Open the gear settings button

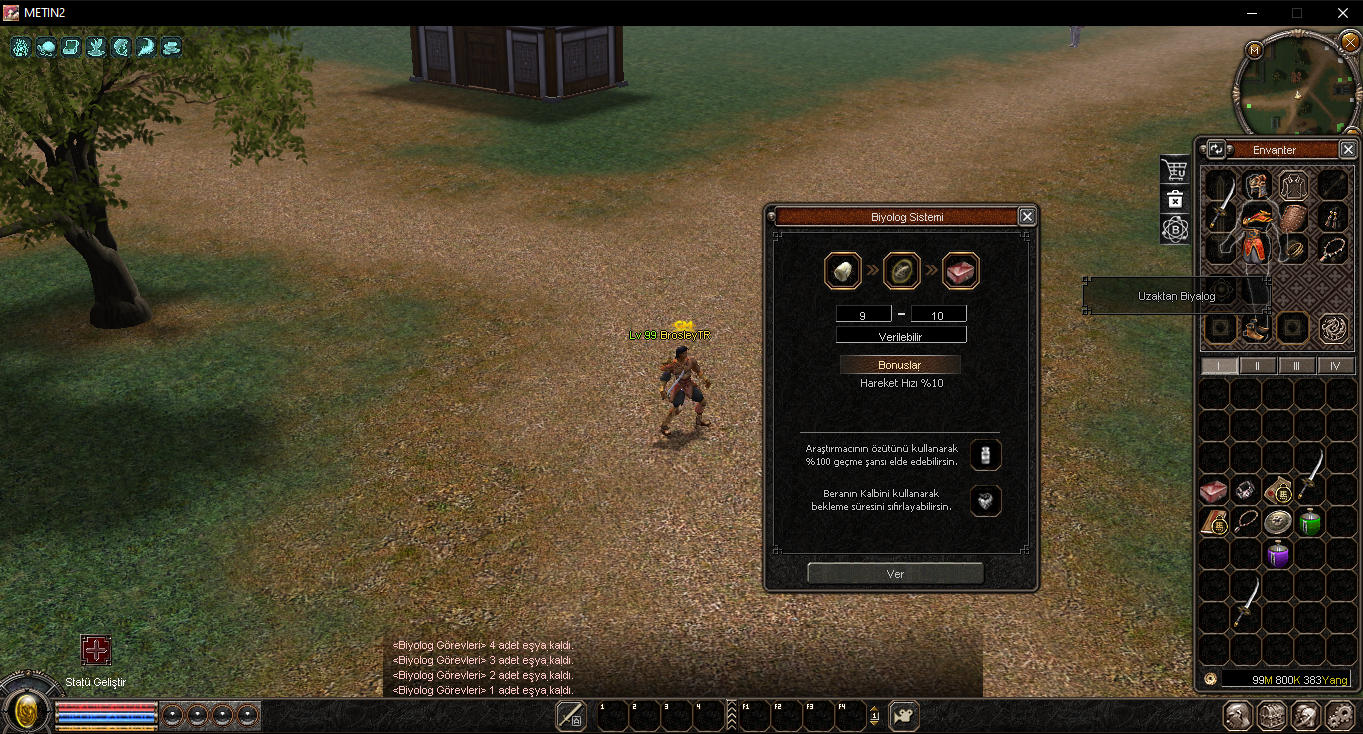1339,716
